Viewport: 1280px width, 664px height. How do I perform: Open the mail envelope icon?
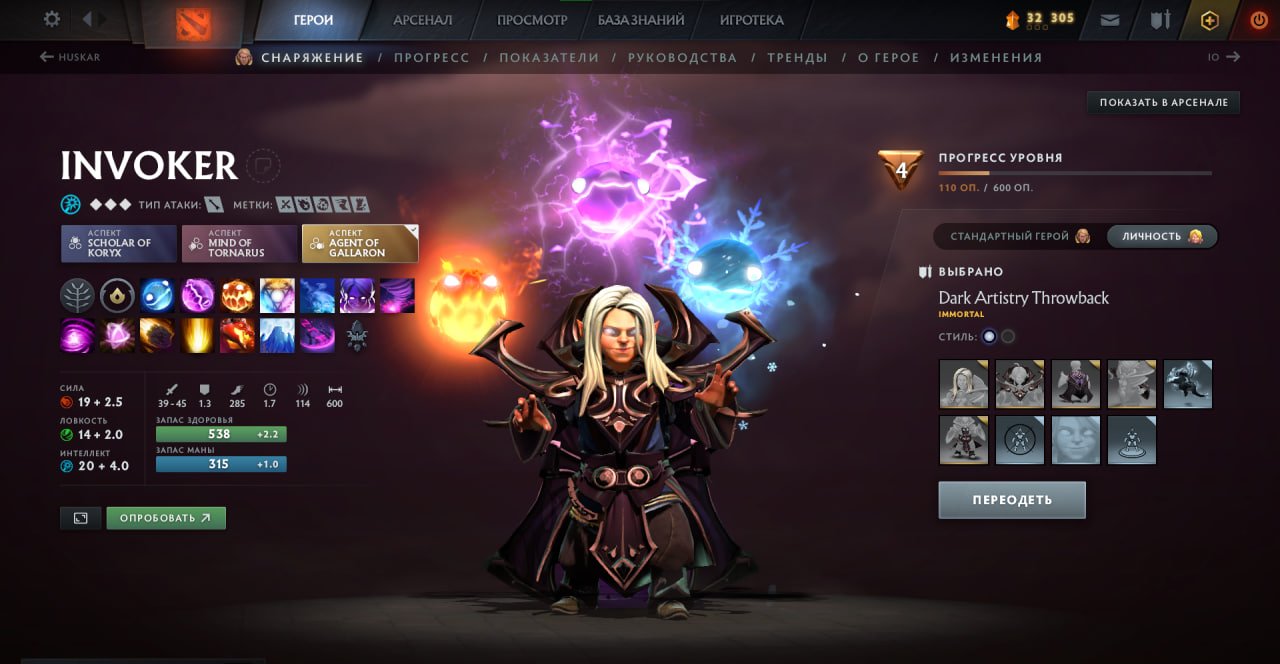1110,19
